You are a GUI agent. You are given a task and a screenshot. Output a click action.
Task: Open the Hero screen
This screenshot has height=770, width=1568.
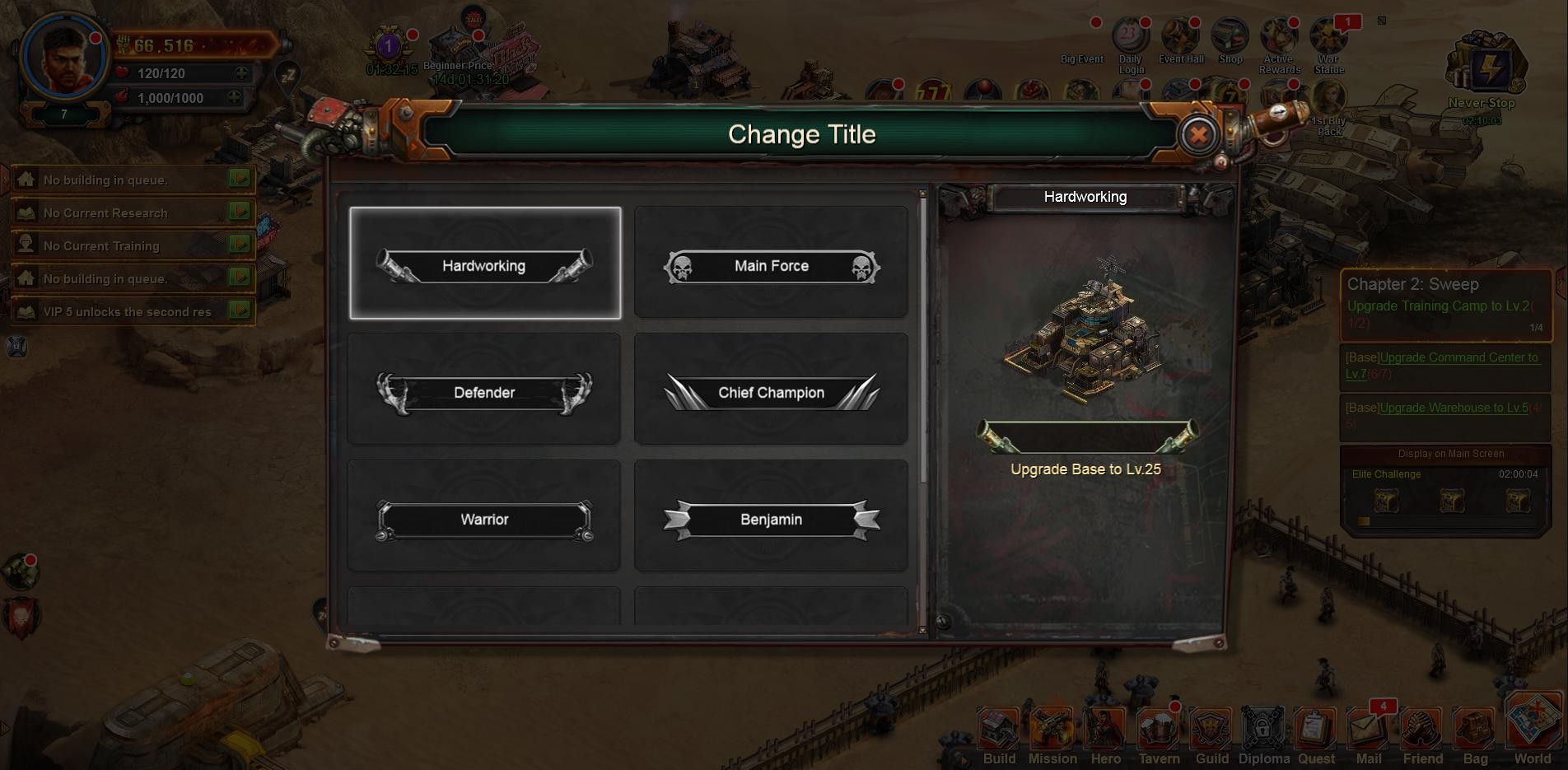tap(1105, 735)
